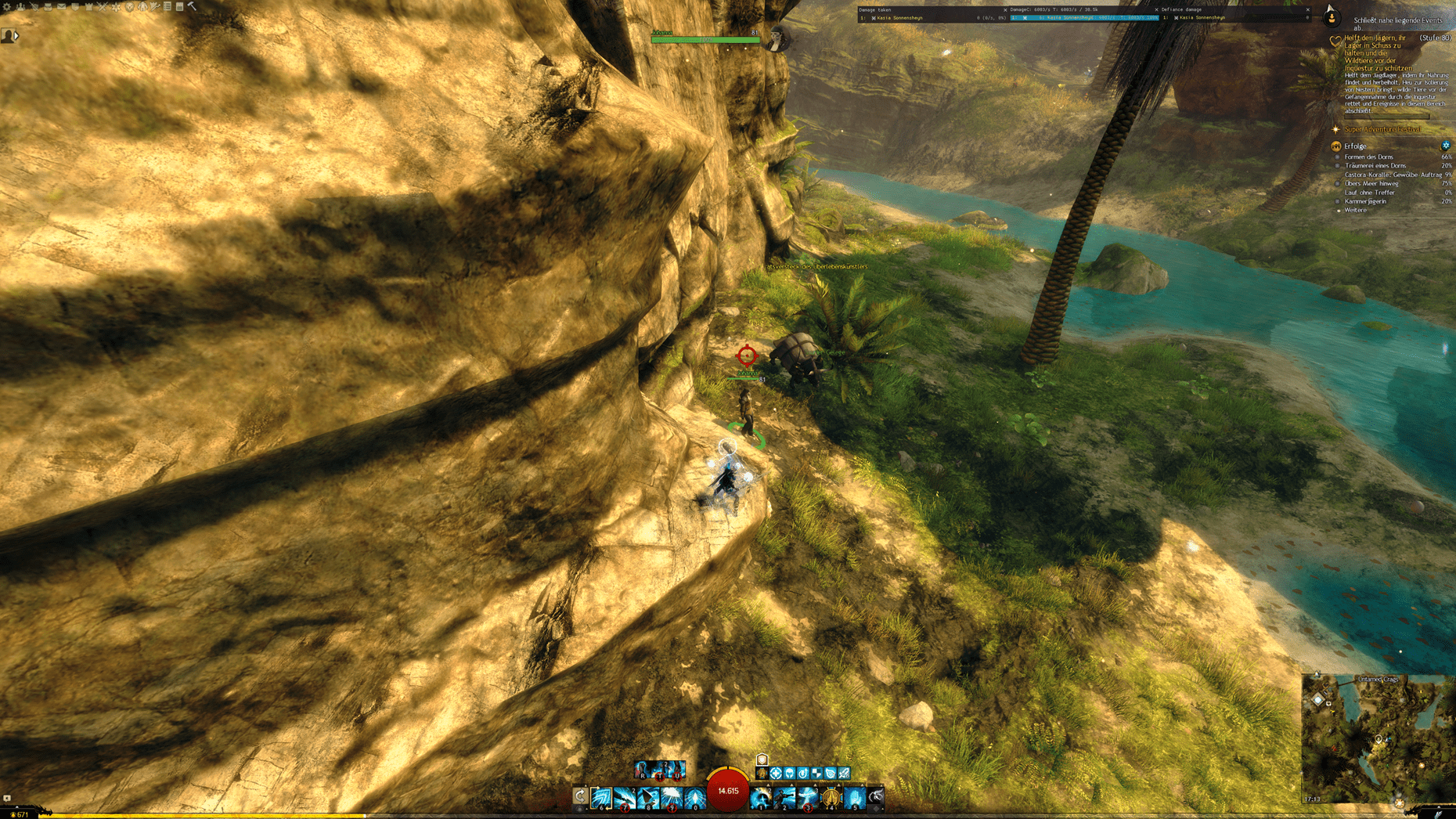Image resolution: width=1456 pixels, height=819 pixels.
Task: Use weapon skill in slot 6
Action: (602, 797)
